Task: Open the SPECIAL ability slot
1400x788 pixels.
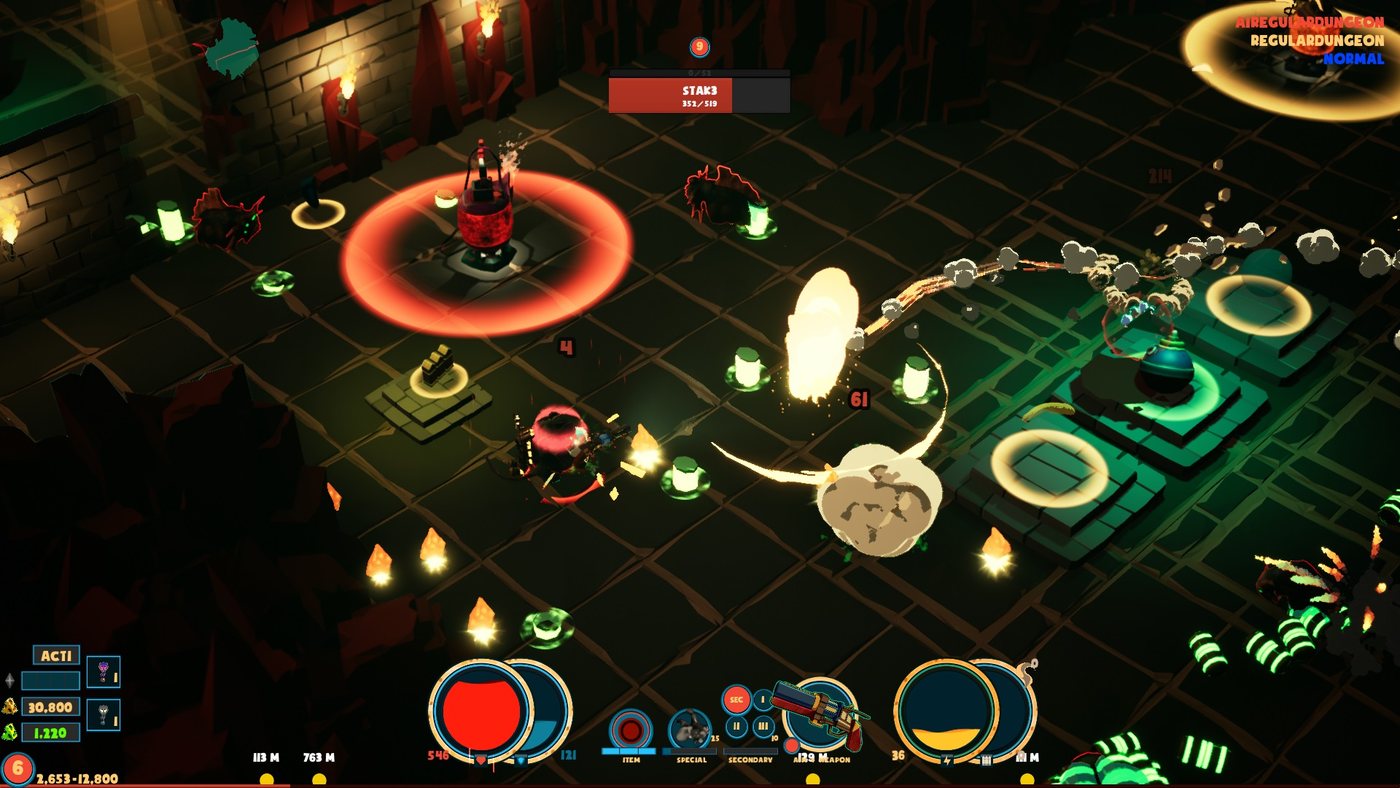Action: click(x=690, y=728)
